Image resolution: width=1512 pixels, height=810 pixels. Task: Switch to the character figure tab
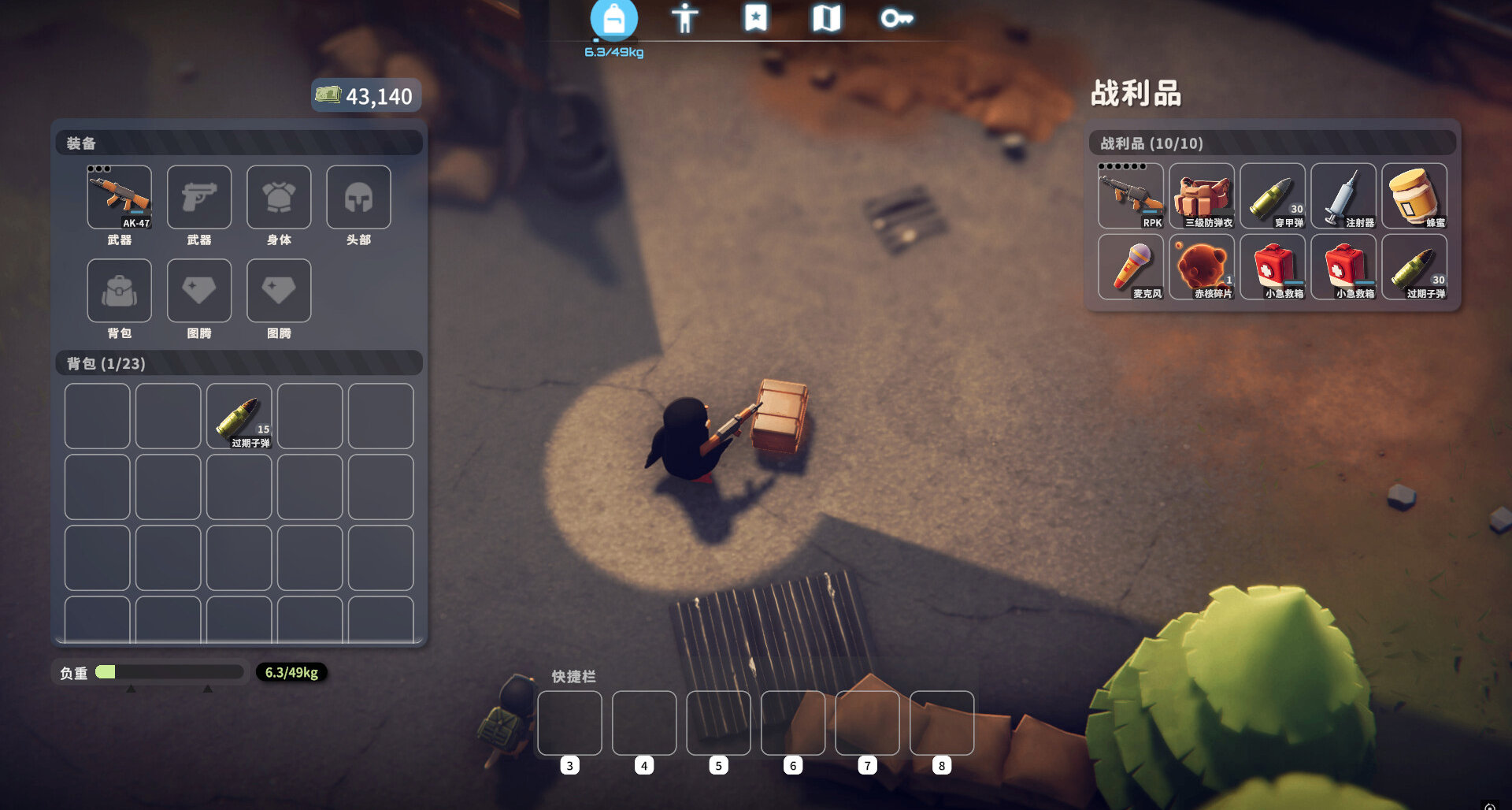click(x=684, y=18)
